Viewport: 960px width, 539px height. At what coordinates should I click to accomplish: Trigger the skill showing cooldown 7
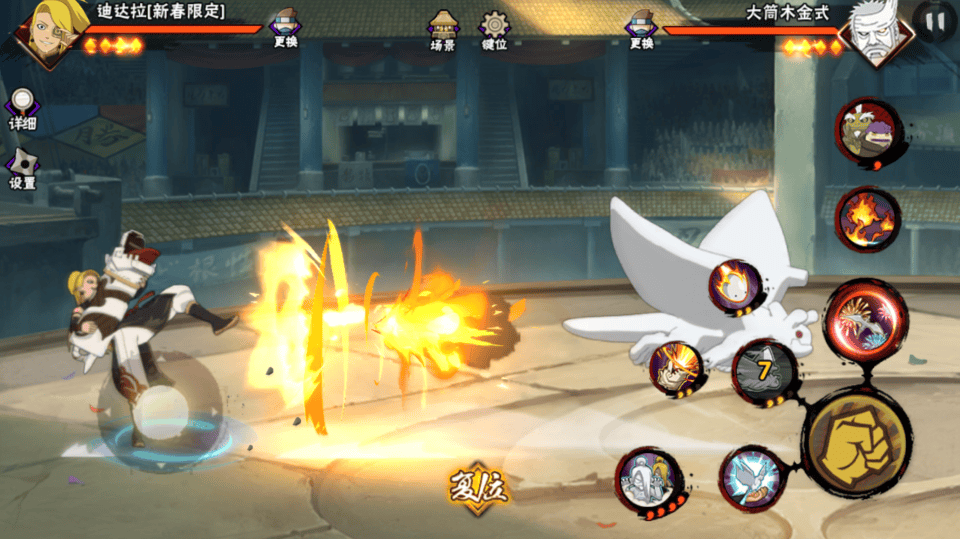(765, 372)
